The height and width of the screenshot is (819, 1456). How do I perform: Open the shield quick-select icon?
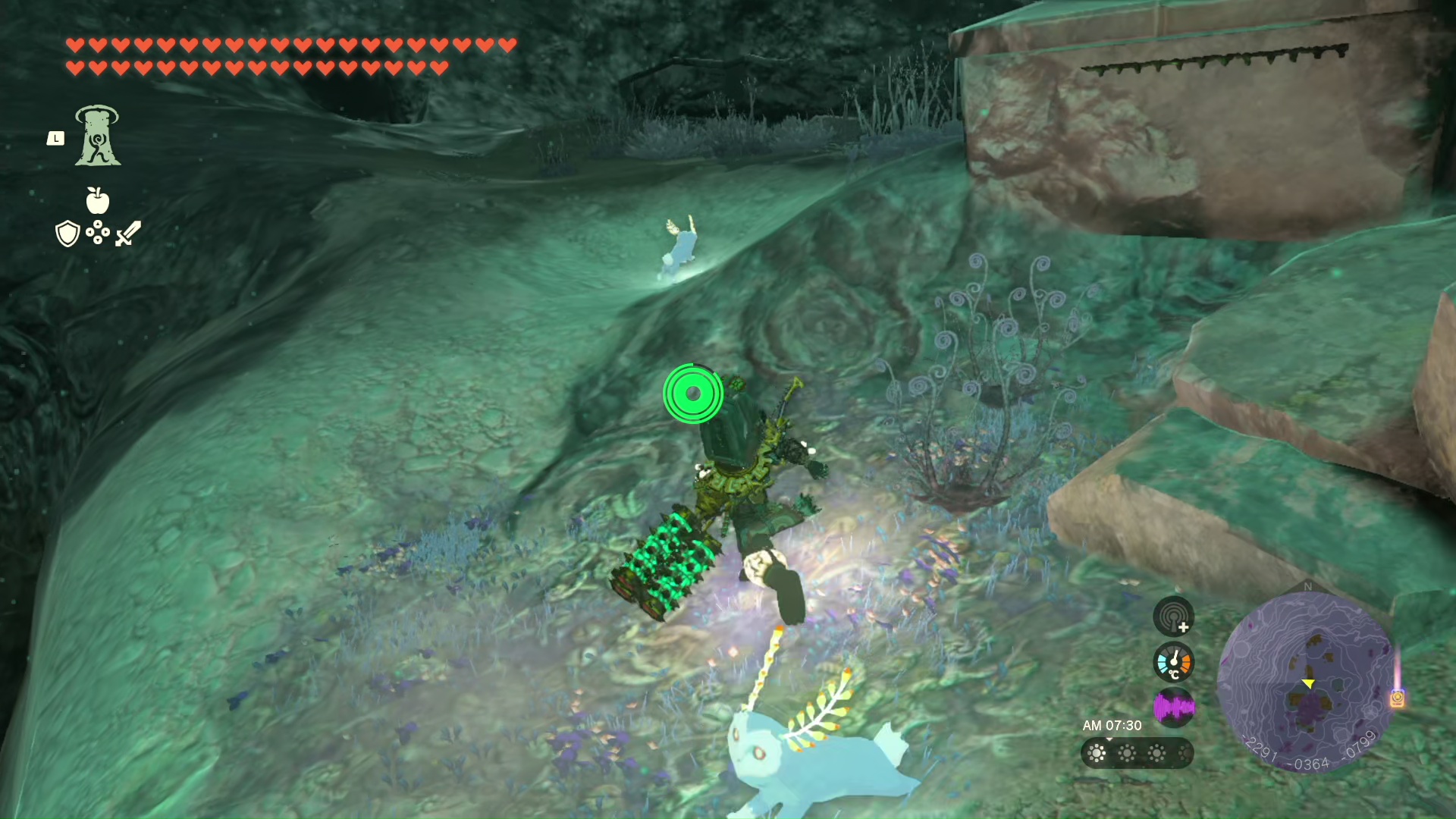(67, 234)
